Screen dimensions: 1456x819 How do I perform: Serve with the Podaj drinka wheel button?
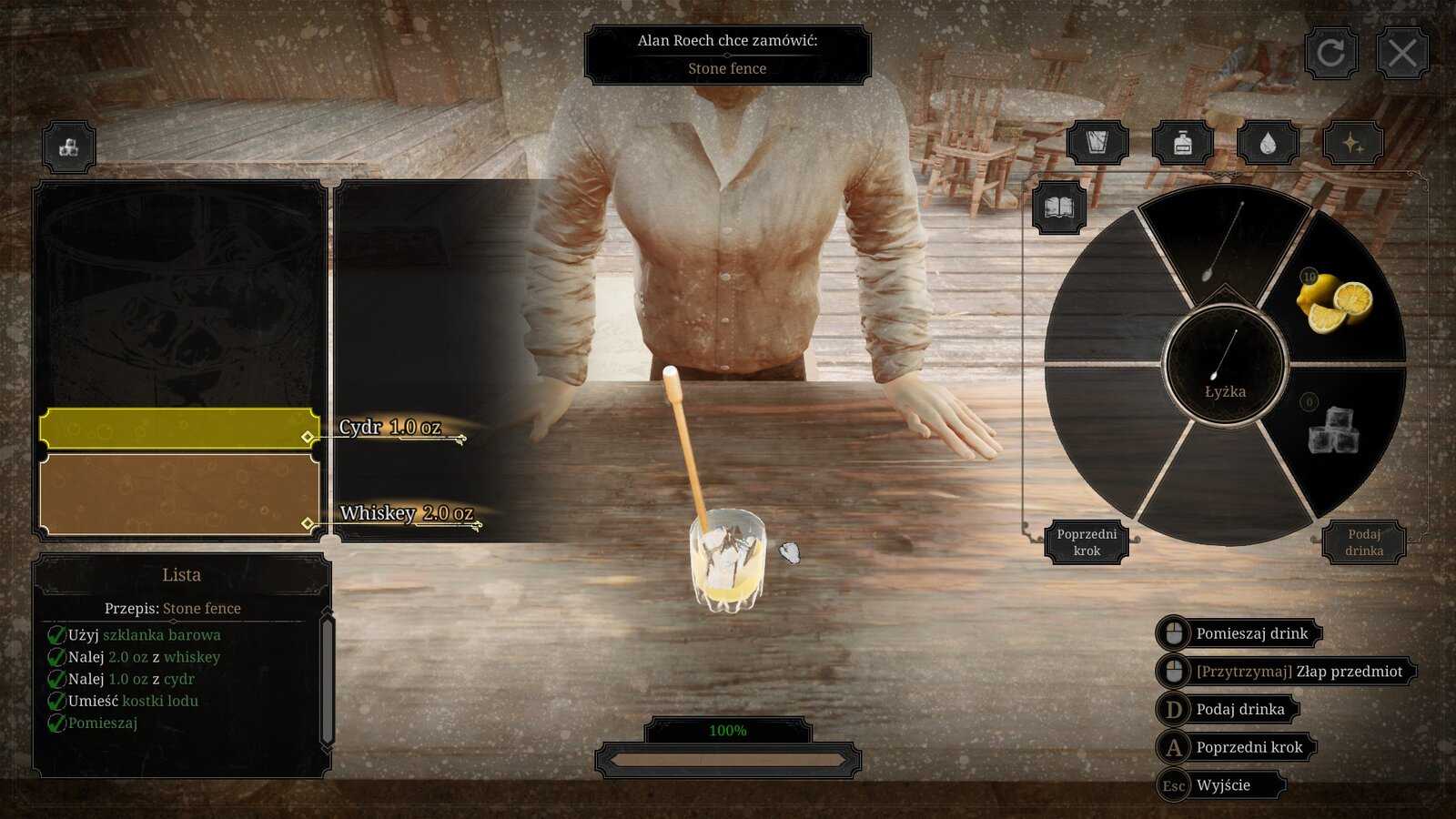pyautogui.click(x=1363, y=542)
